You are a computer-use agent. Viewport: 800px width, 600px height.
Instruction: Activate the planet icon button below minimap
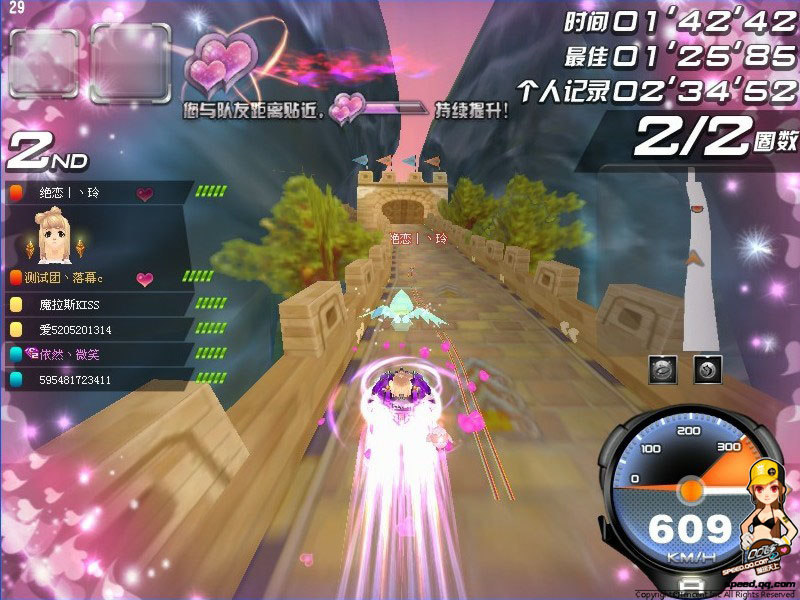click(662, 368)
